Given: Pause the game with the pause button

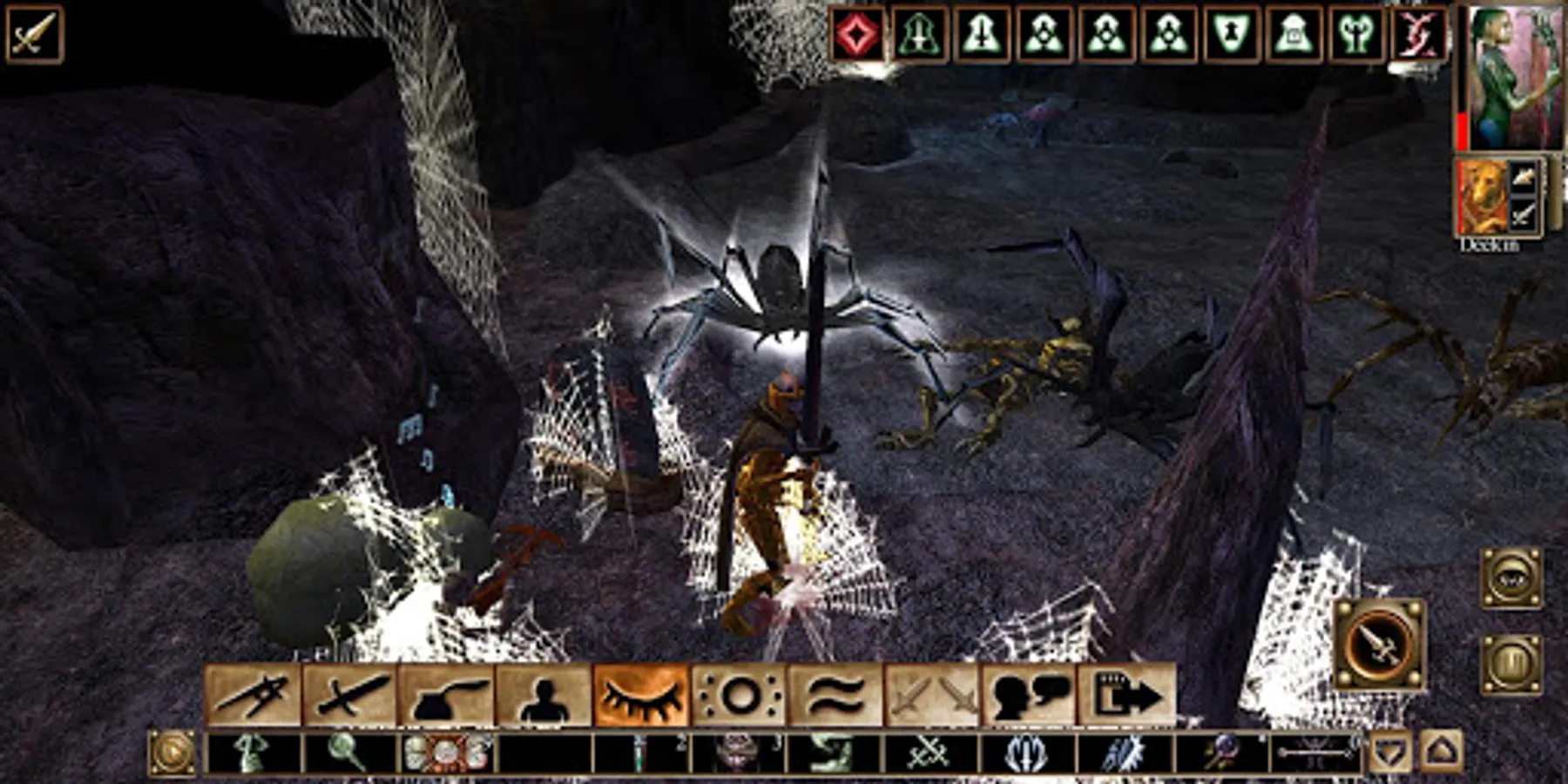Looking at the screenshot, I should (1511, 666).
